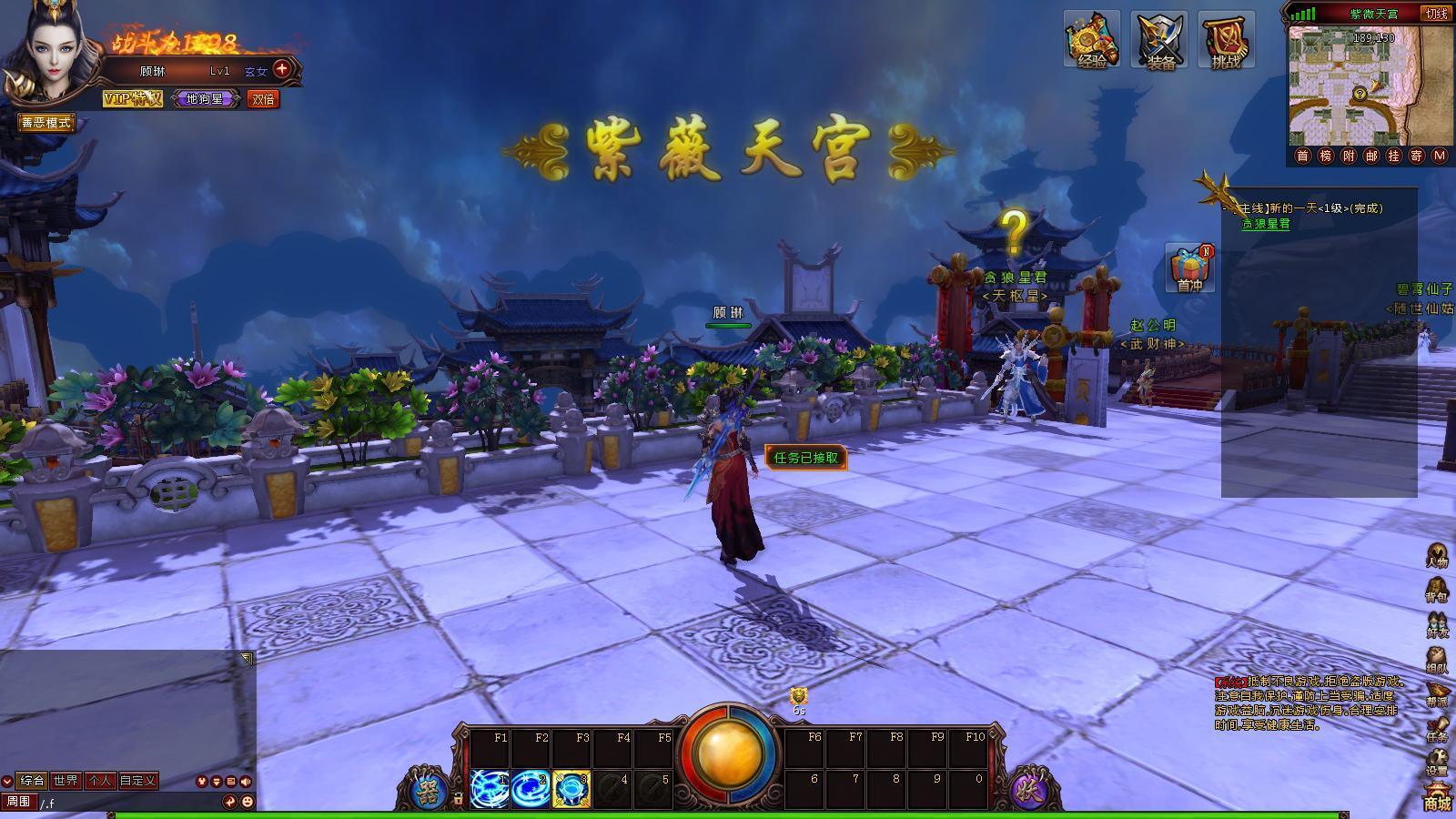Click the minimap of 紫微天宫
Image resolution: width=1456 pixels, height=819 pixels.
(x=1354, y=88)
